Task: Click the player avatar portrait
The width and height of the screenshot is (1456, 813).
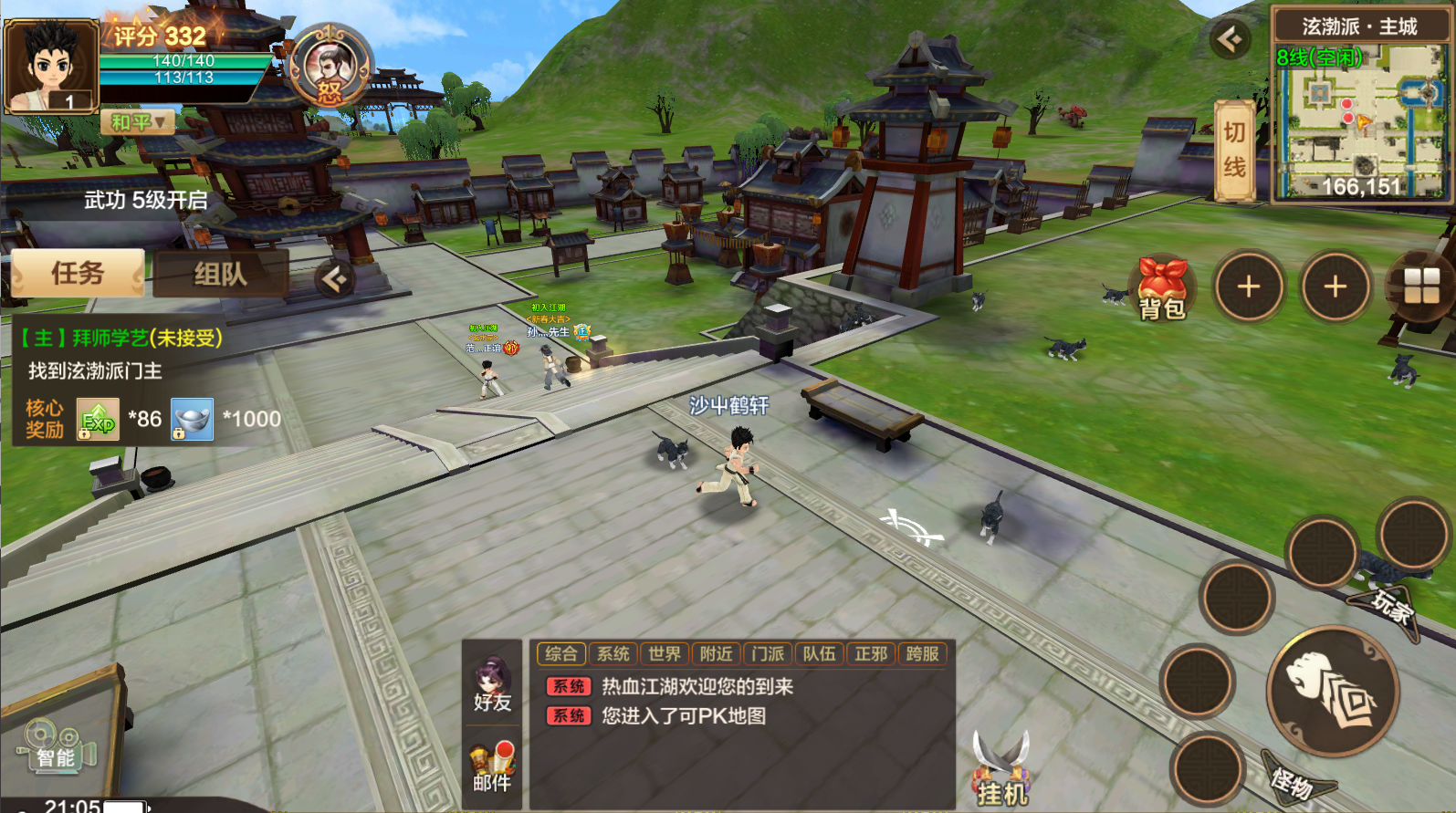Action: 51,66
